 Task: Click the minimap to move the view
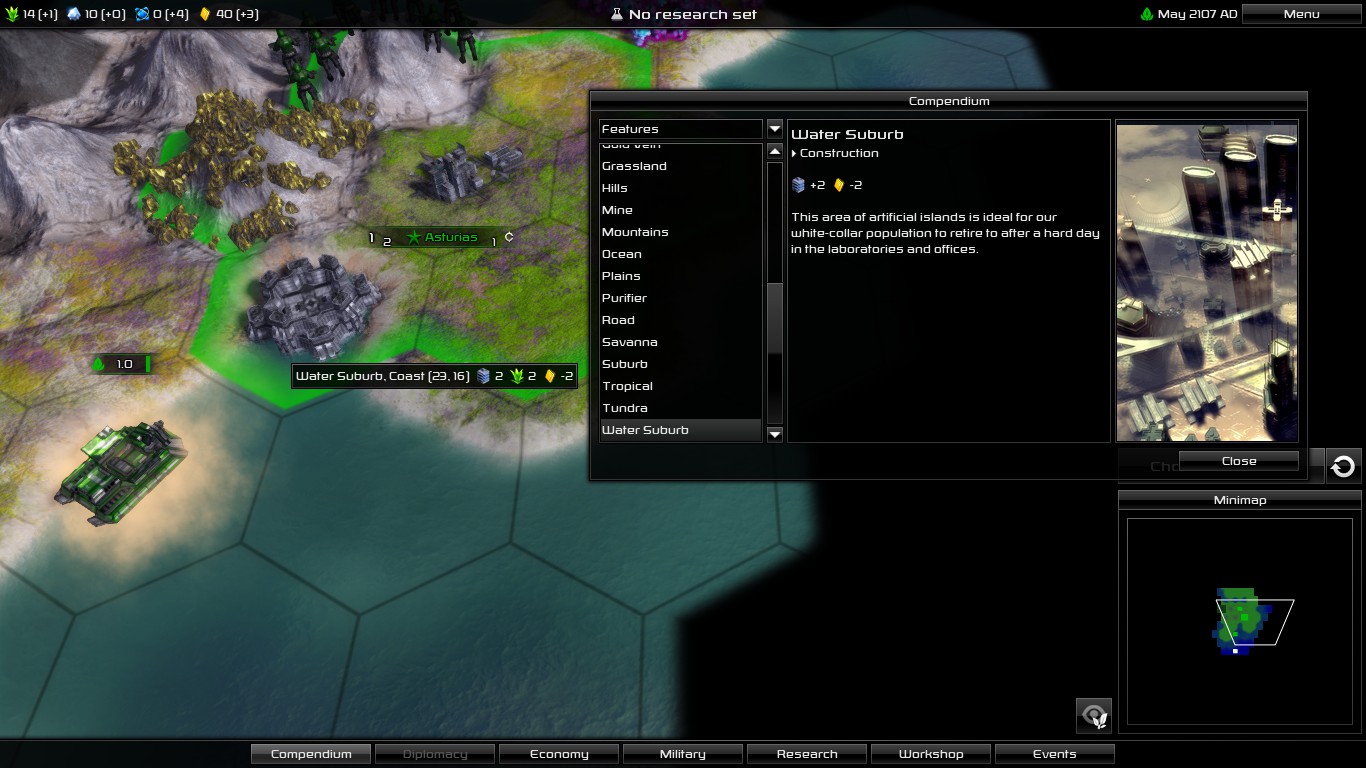[x=1239, y=620]
